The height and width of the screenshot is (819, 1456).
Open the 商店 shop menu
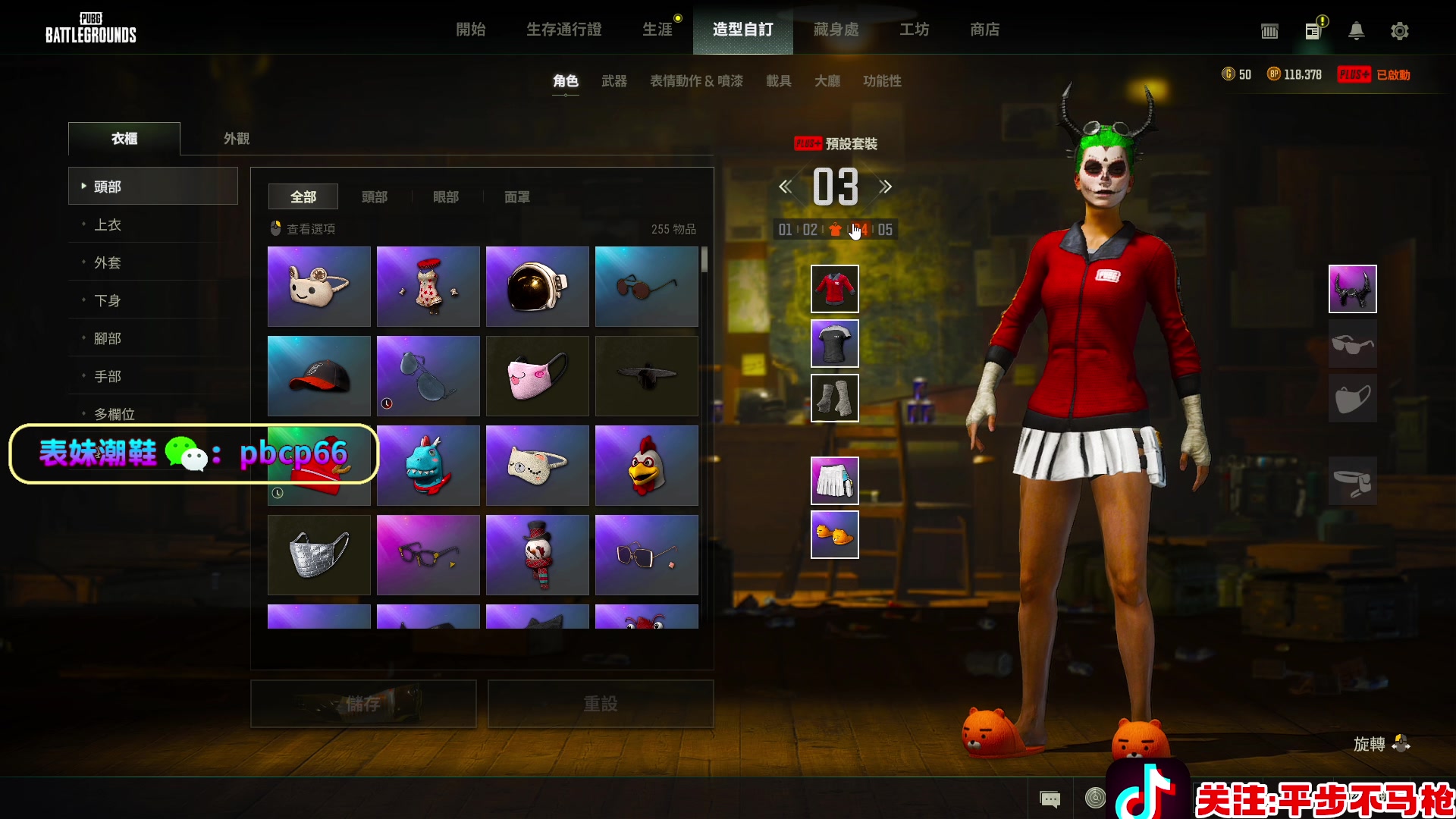coord(984,30)
